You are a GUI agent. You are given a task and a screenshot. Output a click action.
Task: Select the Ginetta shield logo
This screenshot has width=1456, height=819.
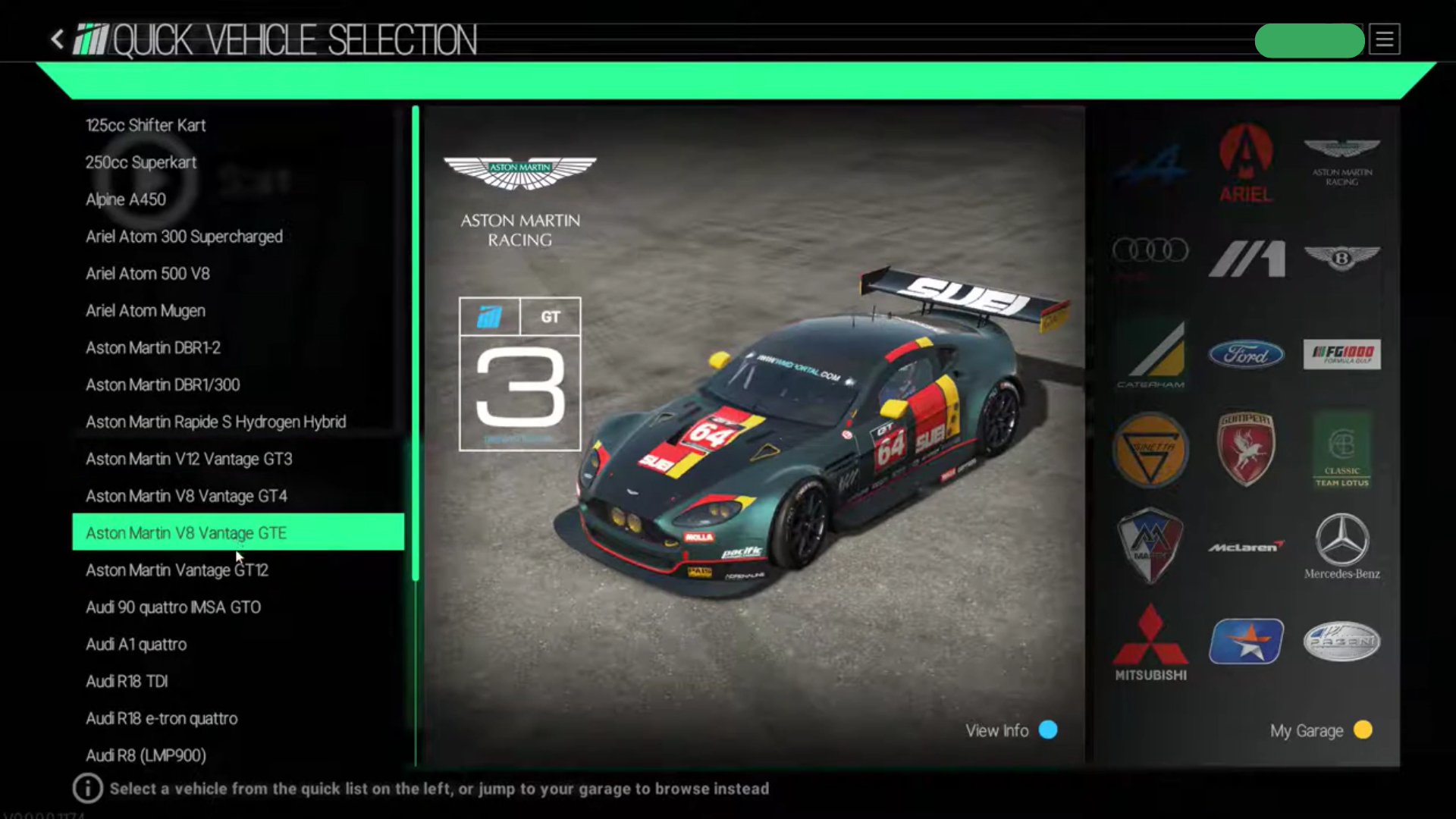tap(1150, 449)
